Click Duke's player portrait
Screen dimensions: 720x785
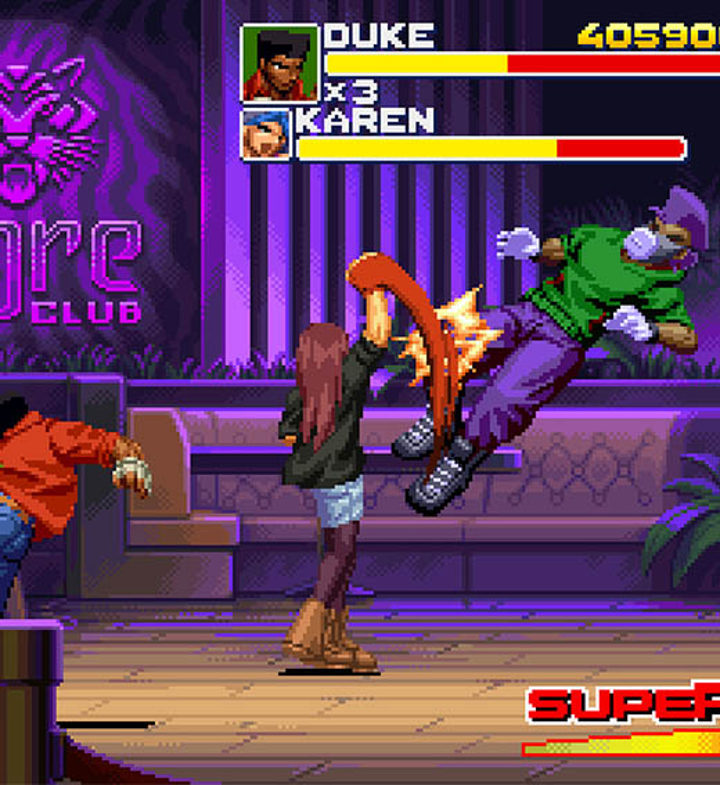280,64
